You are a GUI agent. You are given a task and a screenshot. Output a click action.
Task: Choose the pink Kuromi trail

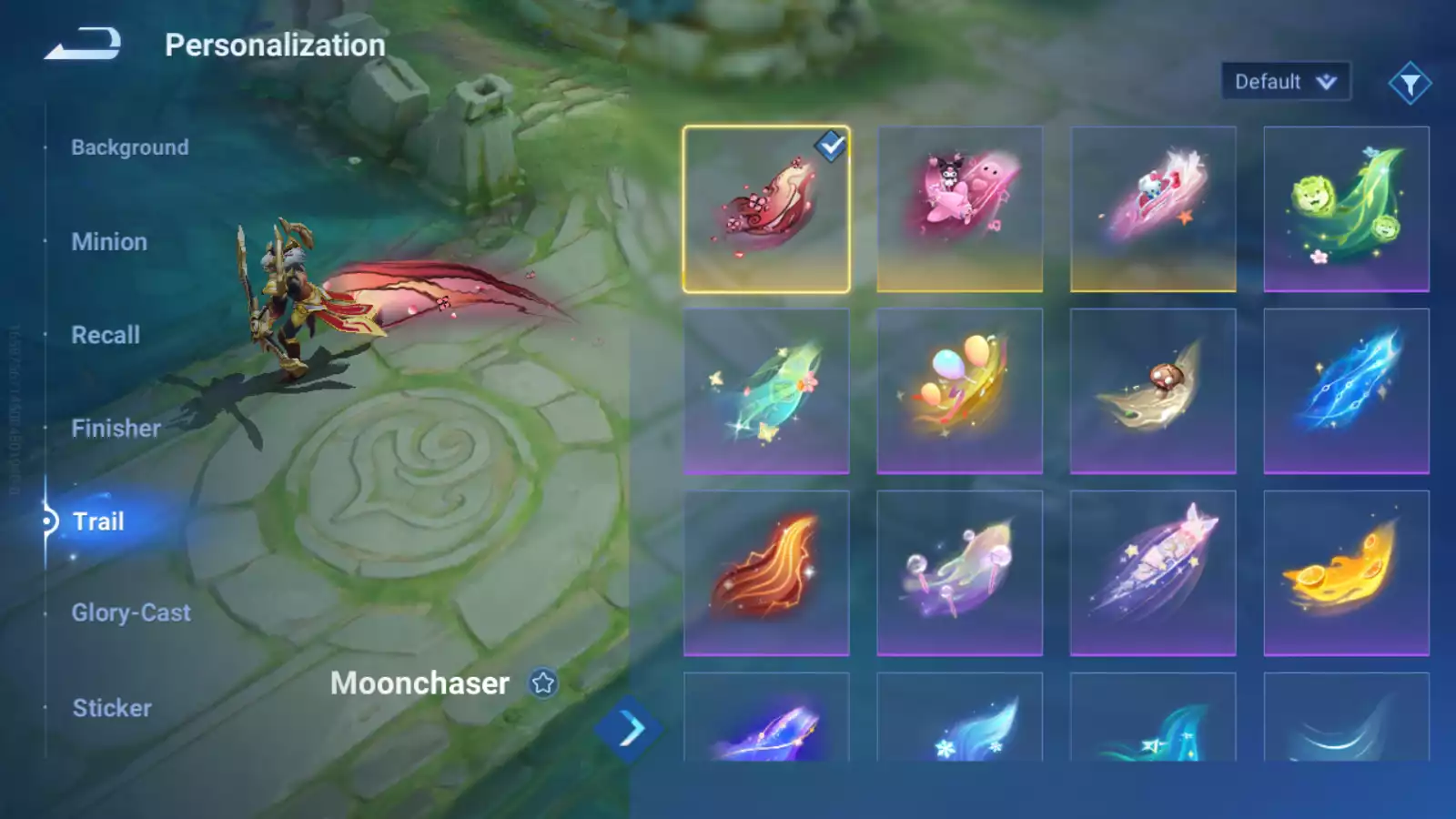point(959,209)
